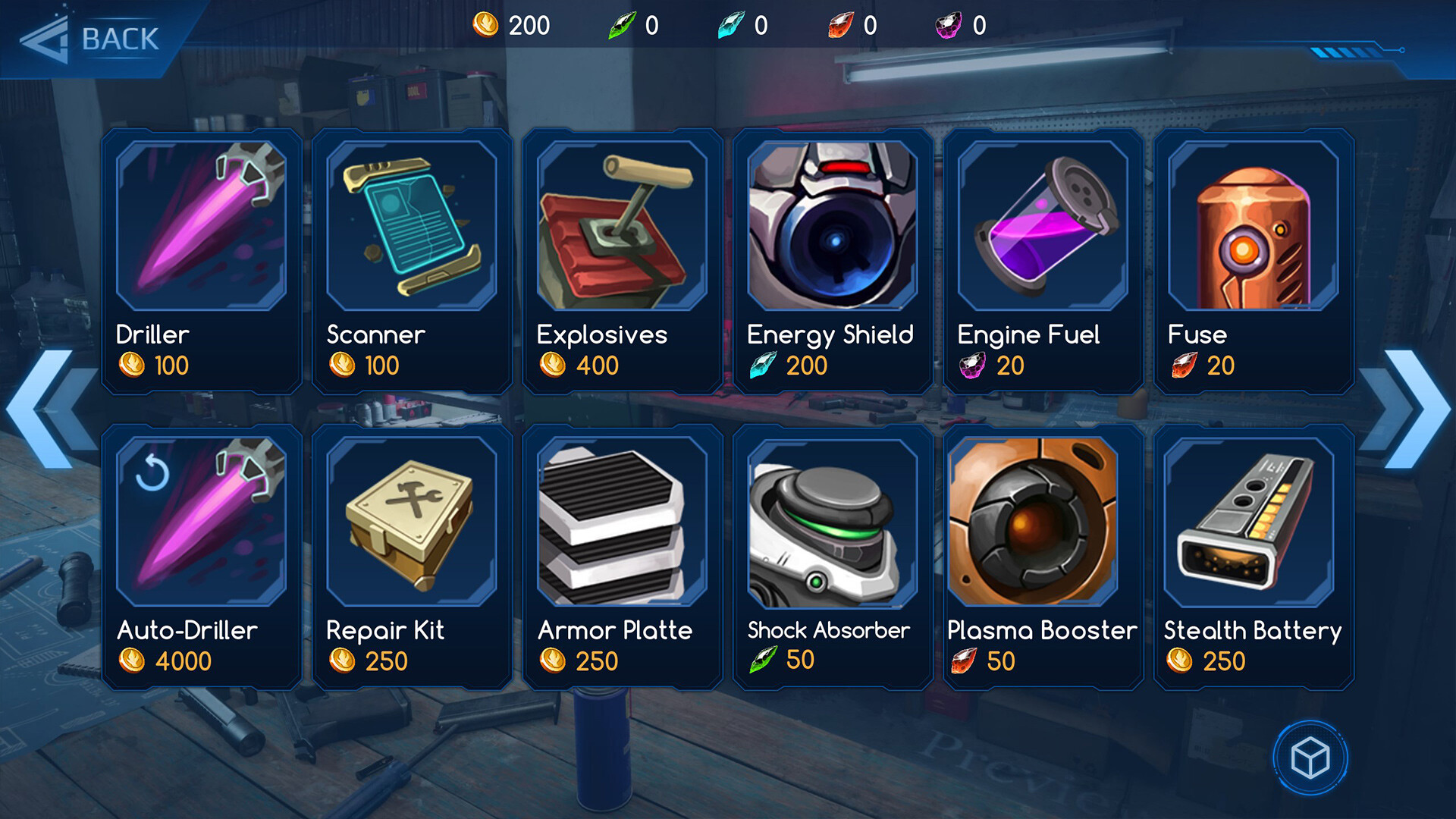Choose the Plasma Booster item
The image size is (1456, 819).
[1043, 556]
